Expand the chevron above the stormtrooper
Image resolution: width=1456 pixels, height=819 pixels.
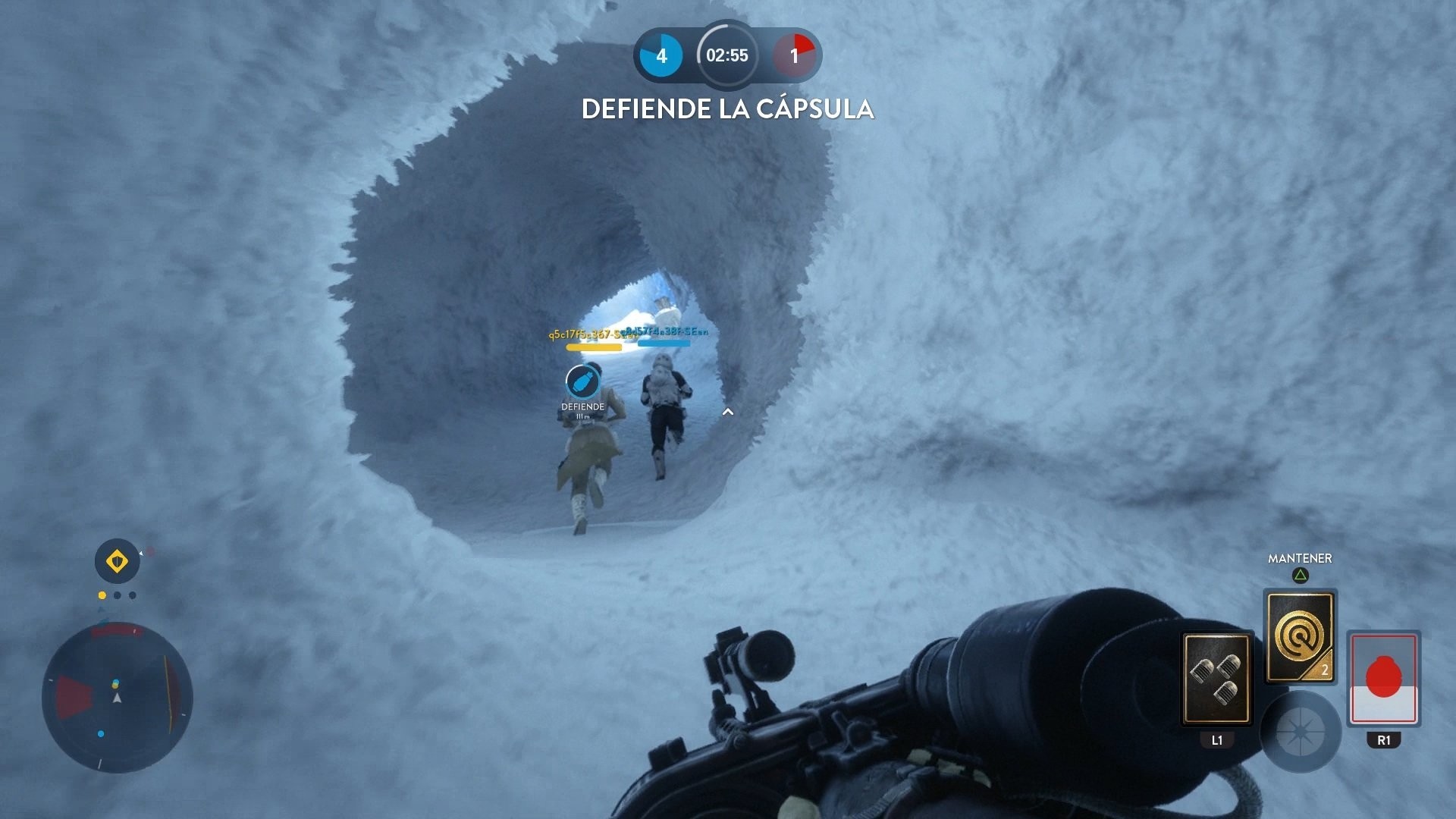click(x=729, y=410)
